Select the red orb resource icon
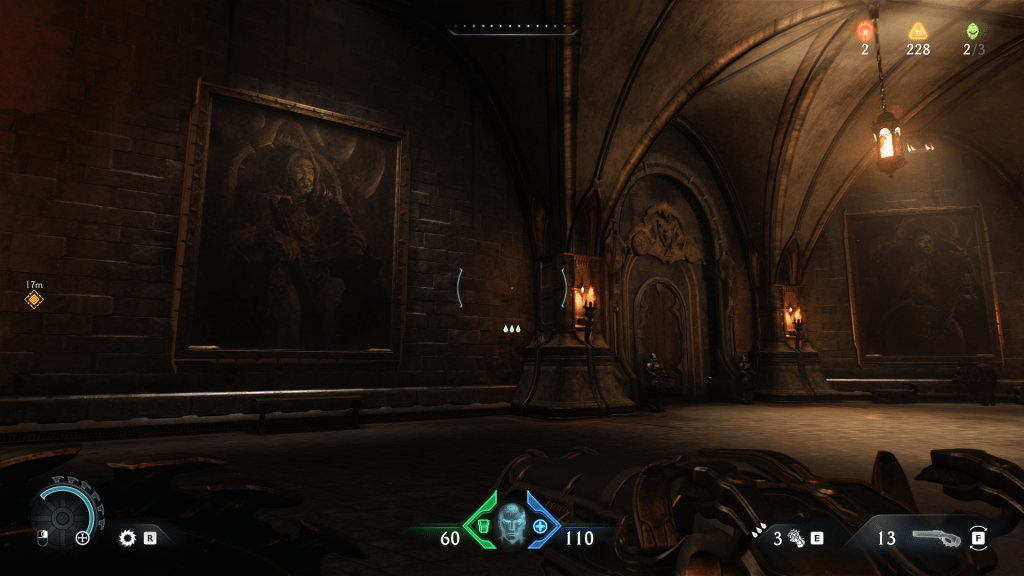This screenshot has width=1024, height=576. click(865, 31)
